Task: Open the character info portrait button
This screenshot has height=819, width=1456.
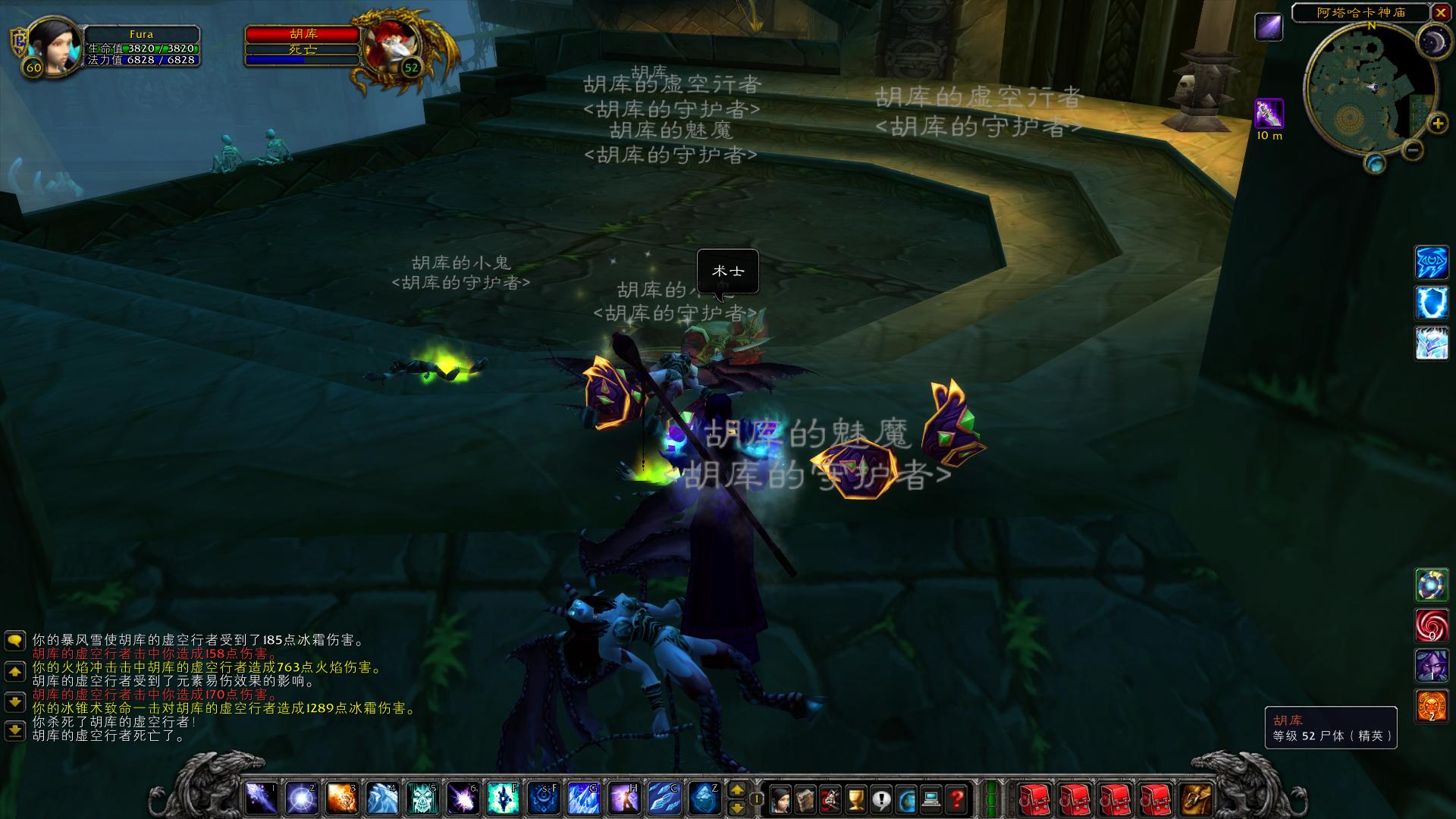Action: coord(780,798)
